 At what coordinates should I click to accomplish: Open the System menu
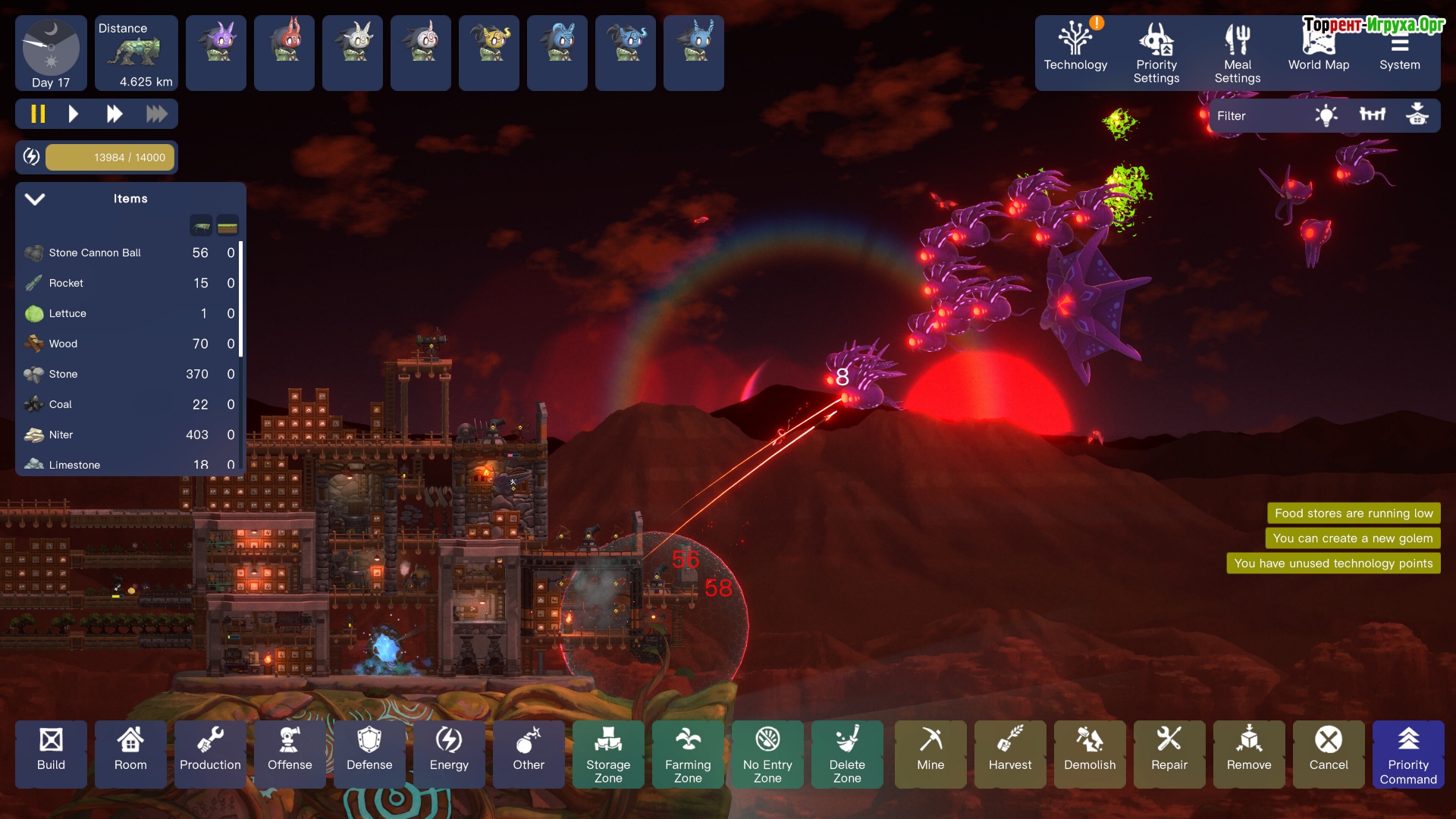(1399, 52)
